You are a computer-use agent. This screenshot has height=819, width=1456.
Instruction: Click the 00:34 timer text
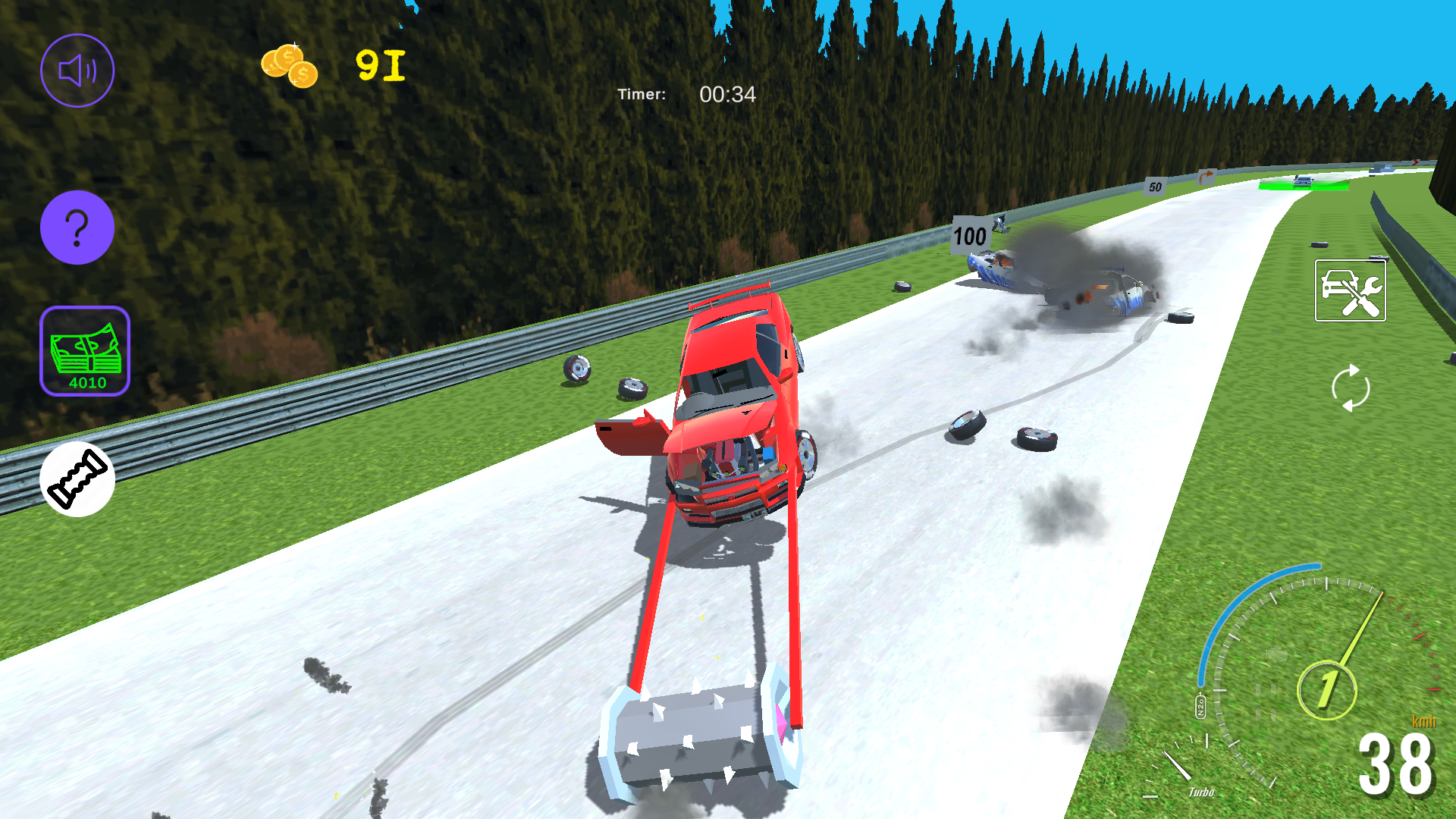(726, 95)
